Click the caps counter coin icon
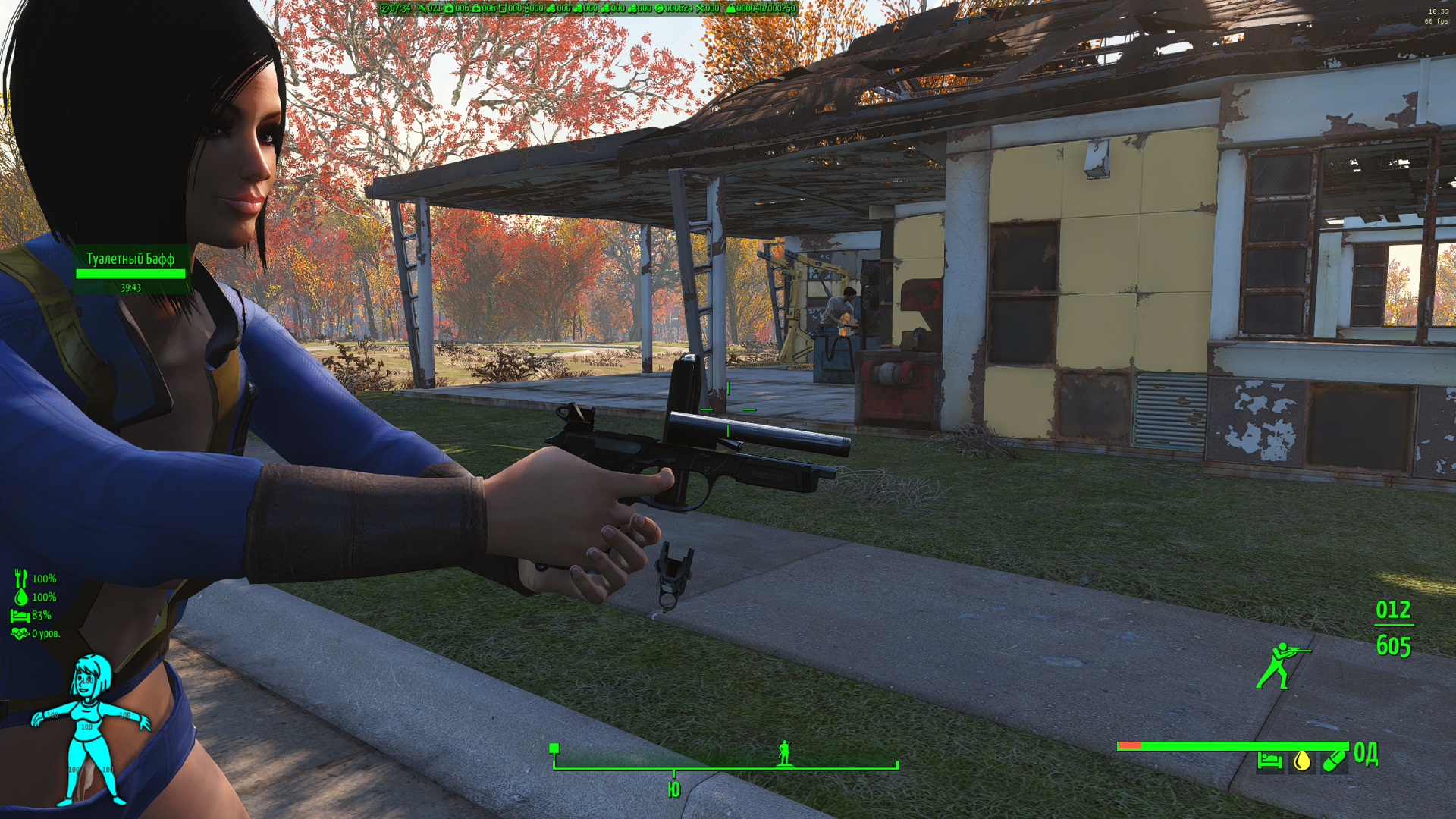 [659, 8]
